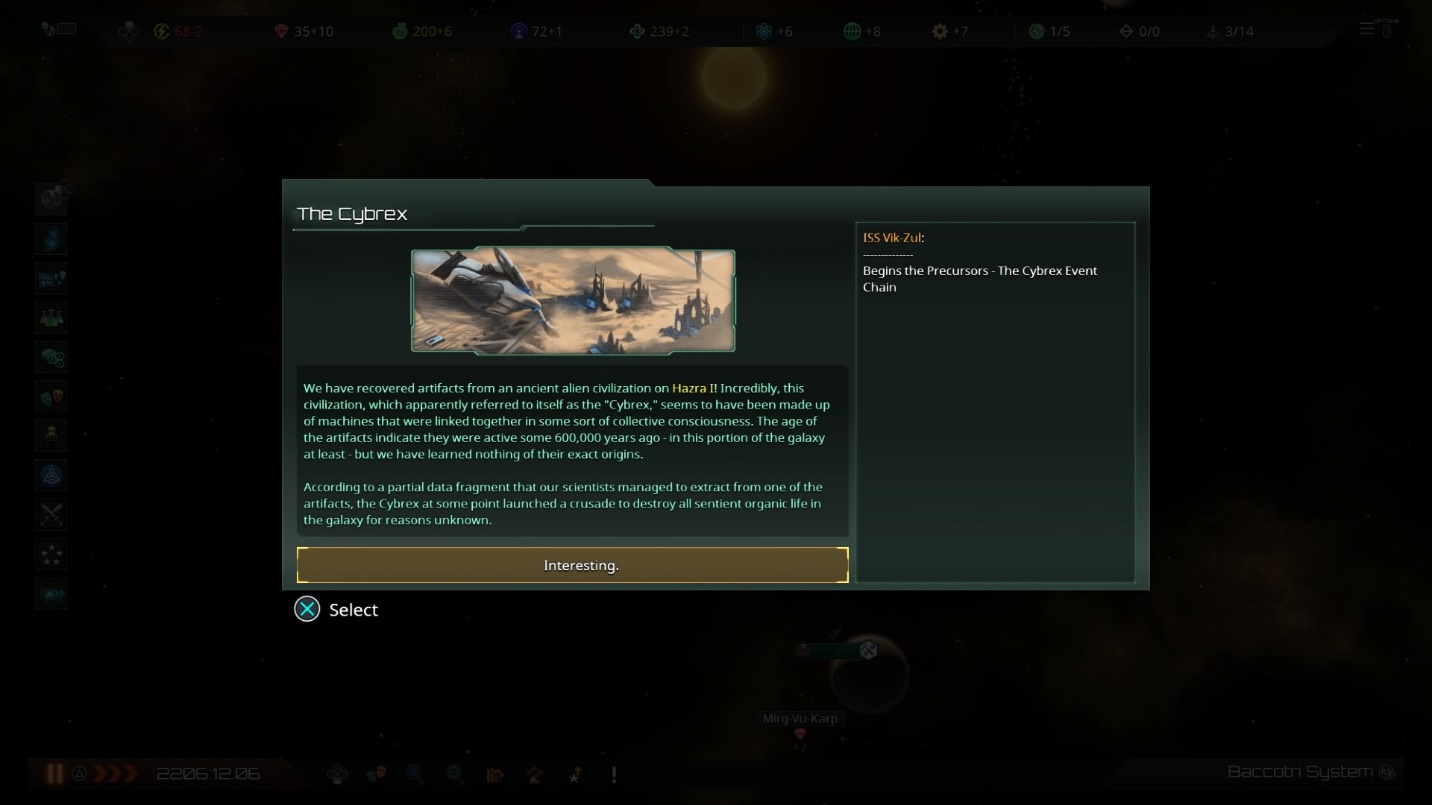Open the theater masks icon in the sidebar

52,396
